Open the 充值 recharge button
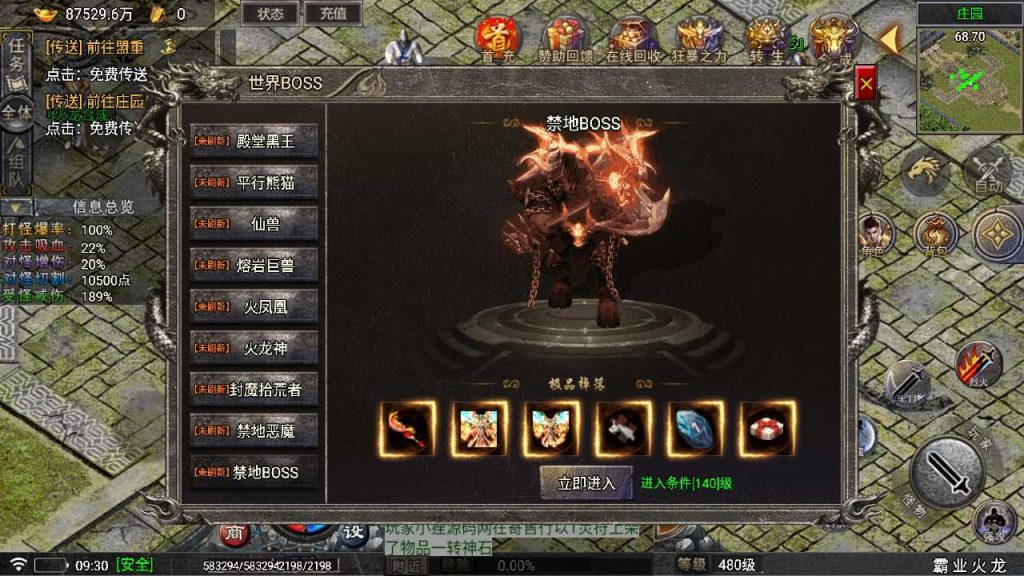Viewport: 1024px width, 576px height. click(x=333, y=14)
